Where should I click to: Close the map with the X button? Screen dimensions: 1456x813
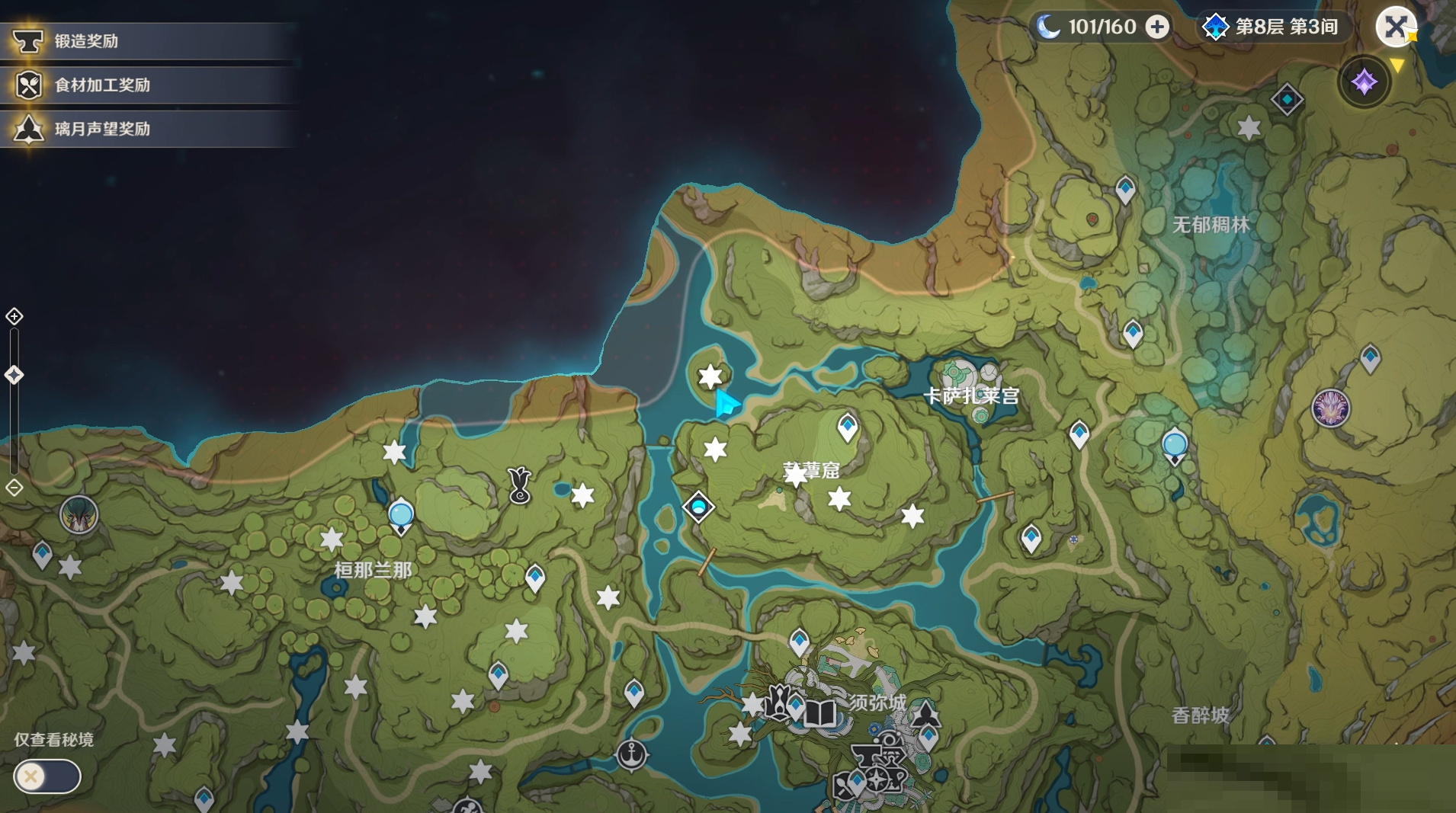coord(1395,27)
